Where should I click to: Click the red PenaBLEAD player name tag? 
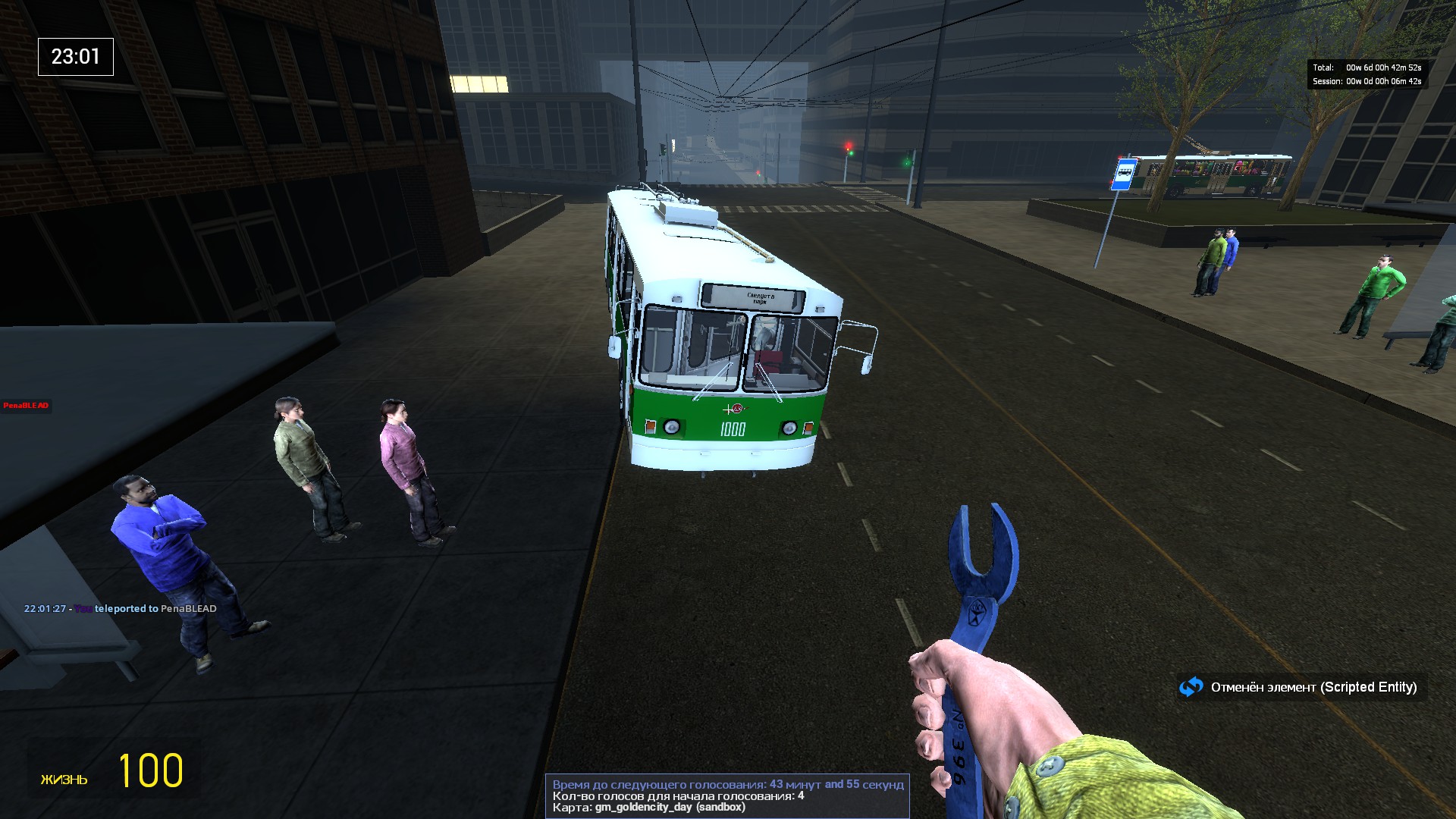click(26, 406)
